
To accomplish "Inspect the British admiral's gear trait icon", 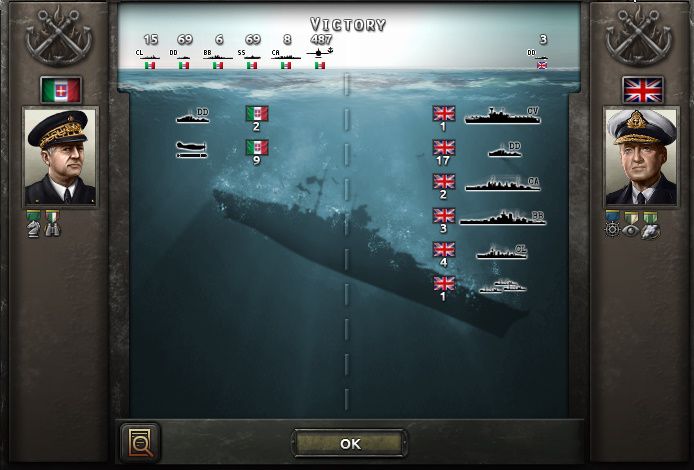I will pos(613,229).
